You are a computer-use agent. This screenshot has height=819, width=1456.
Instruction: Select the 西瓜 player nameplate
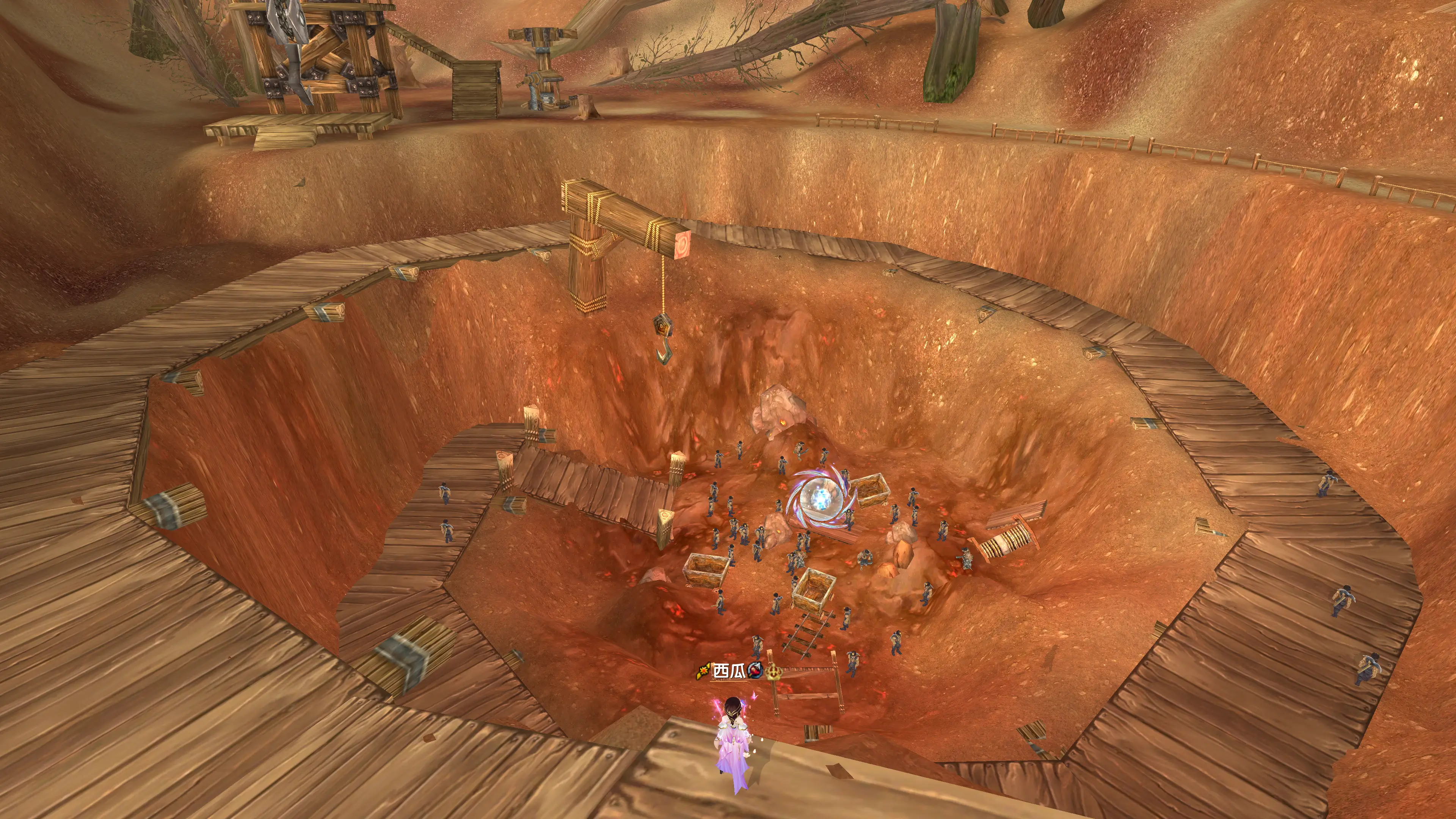729,671
